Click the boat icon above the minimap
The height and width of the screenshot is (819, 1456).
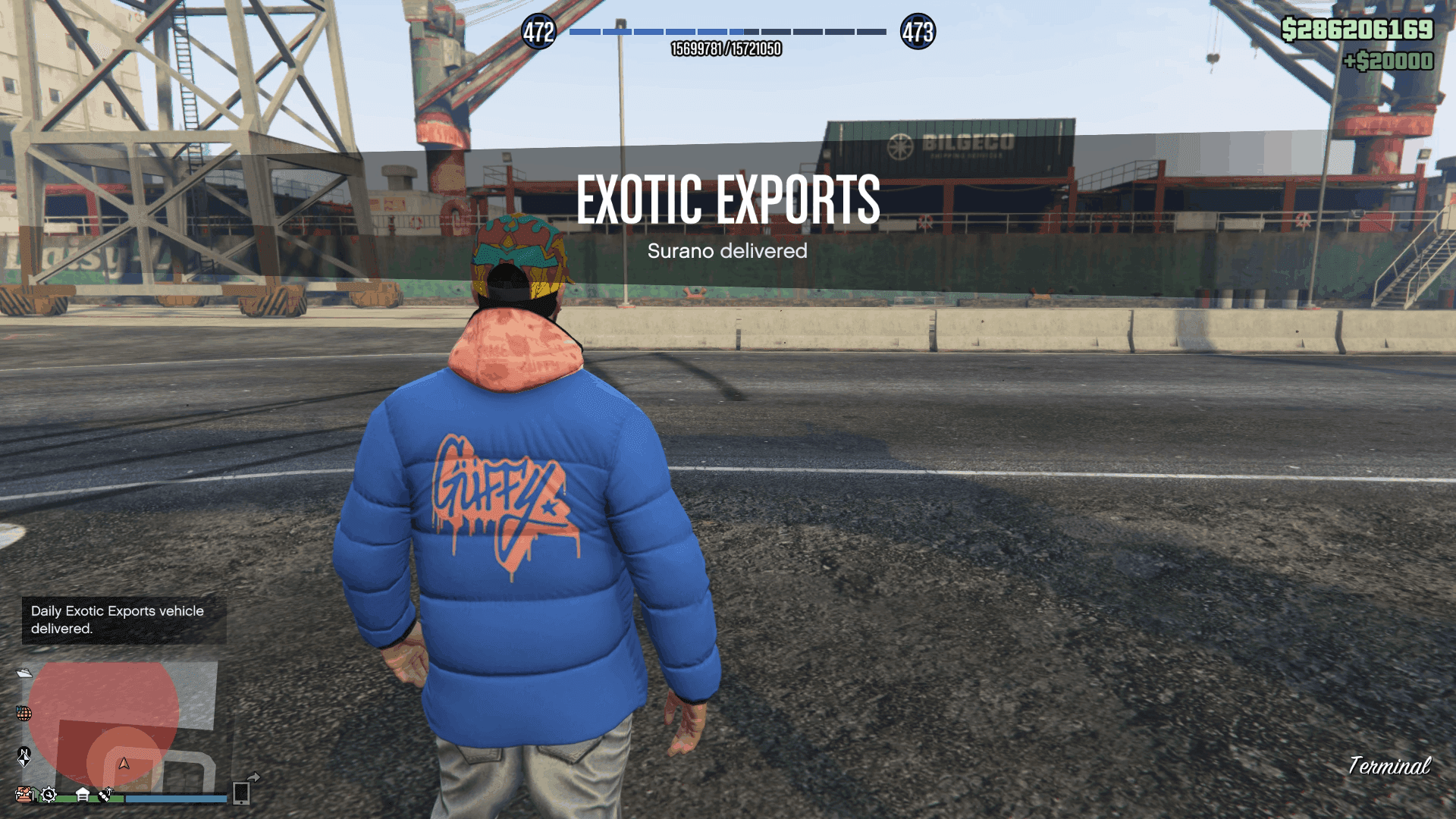[24, 673]
